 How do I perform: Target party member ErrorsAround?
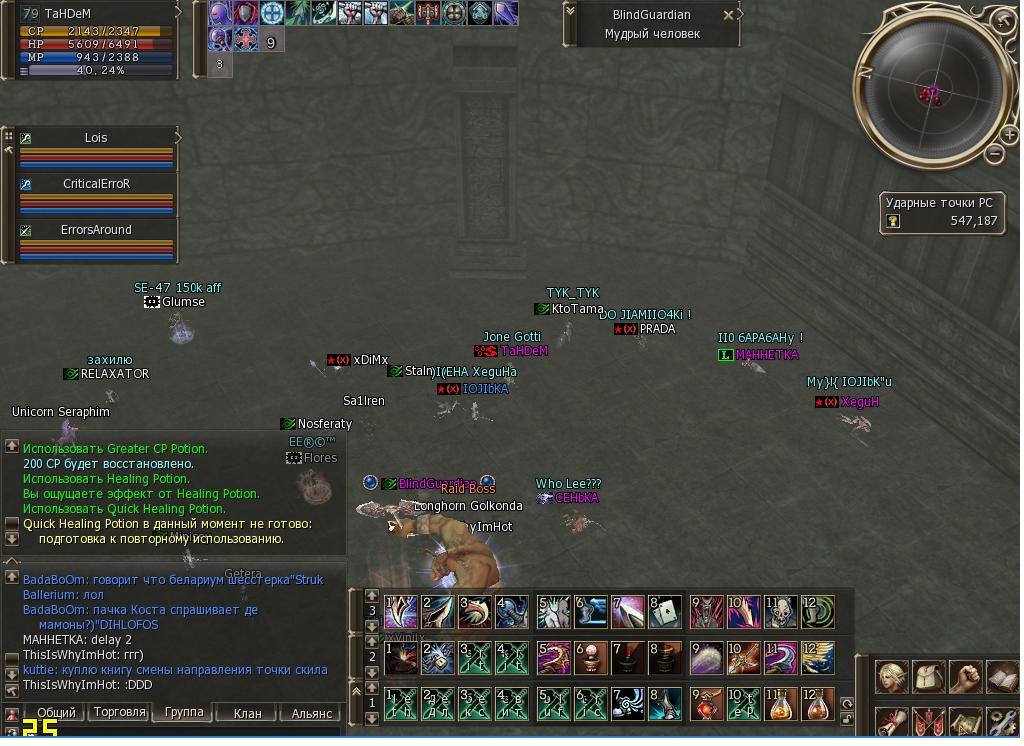tap(96, 230)
